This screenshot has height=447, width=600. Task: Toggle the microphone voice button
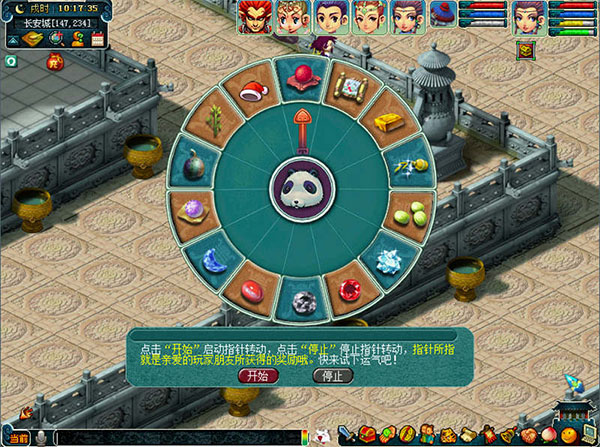42,438
